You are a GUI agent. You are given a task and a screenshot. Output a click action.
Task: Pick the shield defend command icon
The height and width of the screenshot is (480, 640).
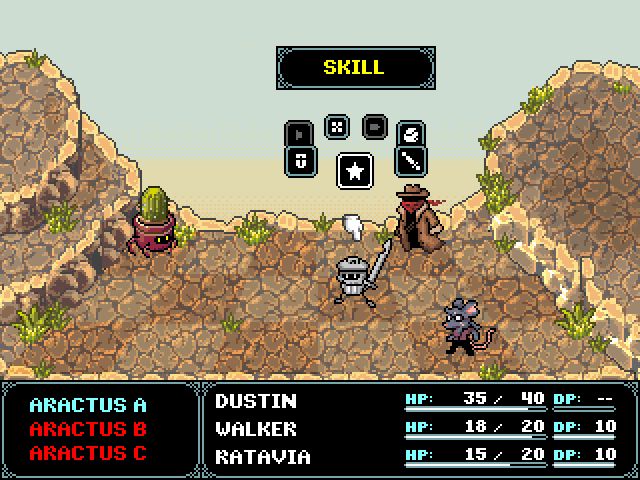[x=301, y=160]
